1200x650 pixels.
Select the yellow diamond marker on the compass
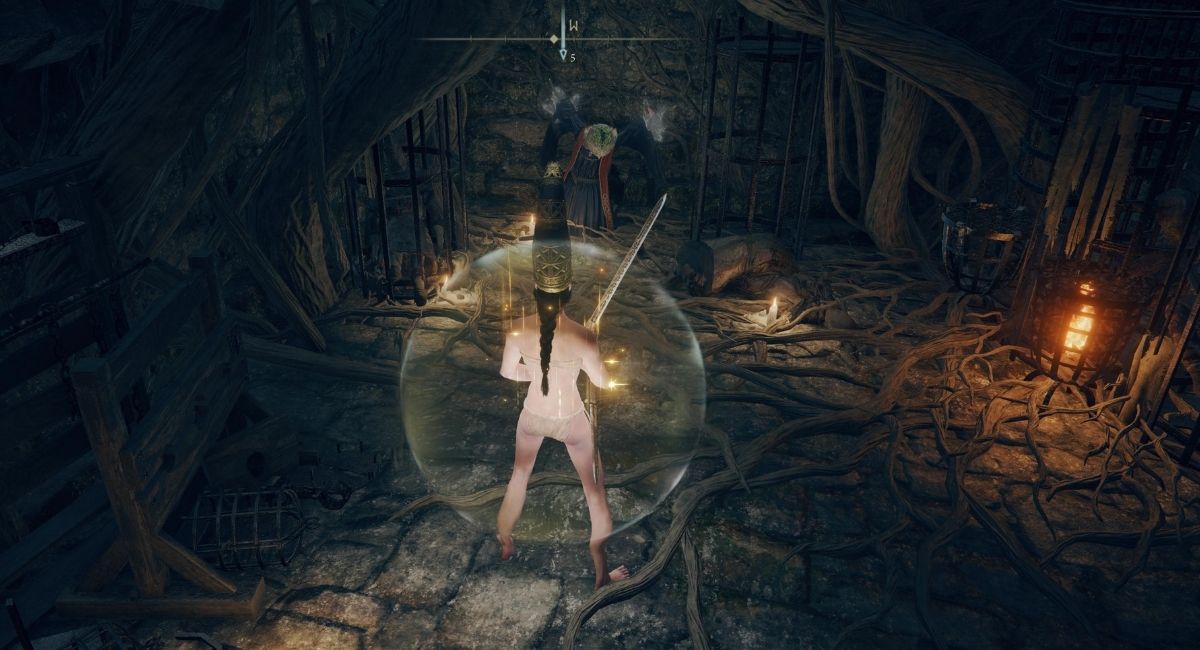click(x=553, y=39)
